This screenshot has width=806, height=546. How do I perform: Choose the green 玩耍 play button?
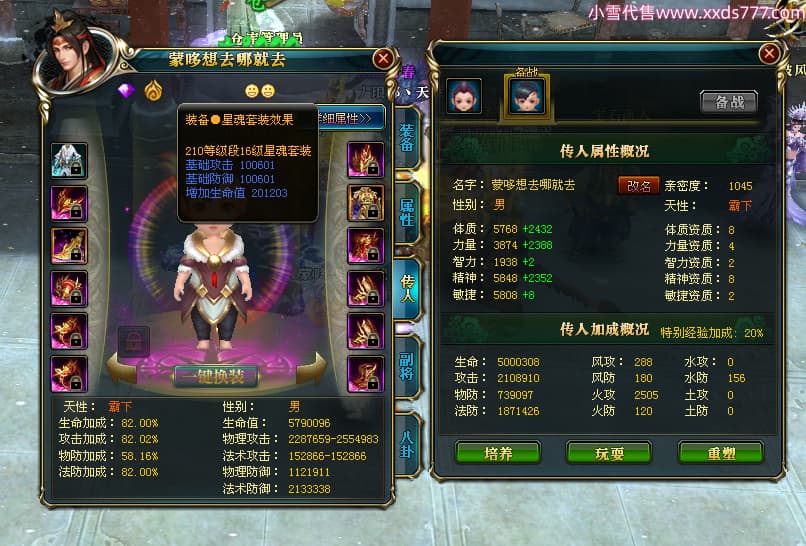click(609, 452)
